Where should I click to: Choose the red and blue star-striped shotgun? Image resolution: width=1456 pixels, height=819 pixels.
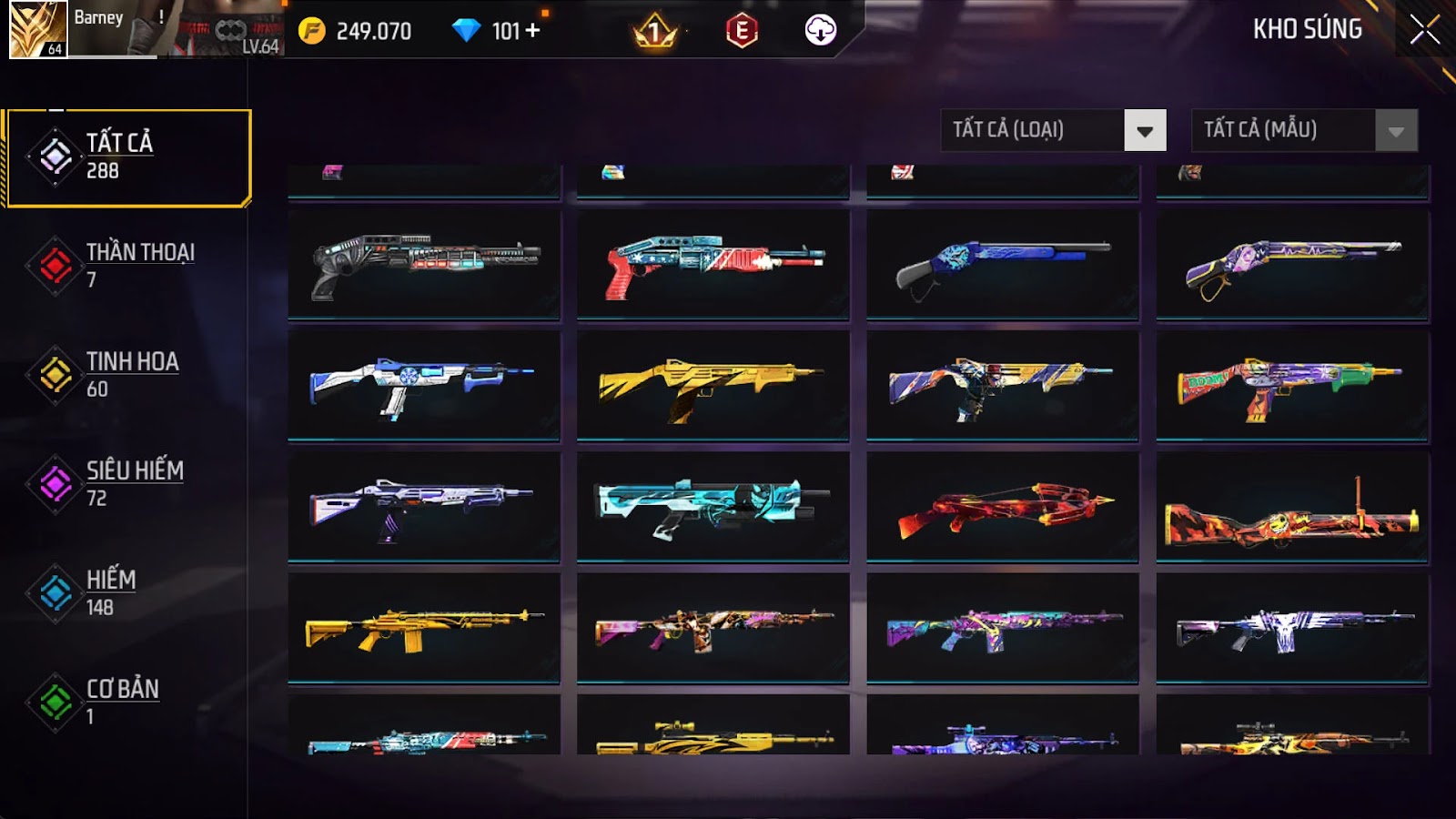tap(713, 264)
